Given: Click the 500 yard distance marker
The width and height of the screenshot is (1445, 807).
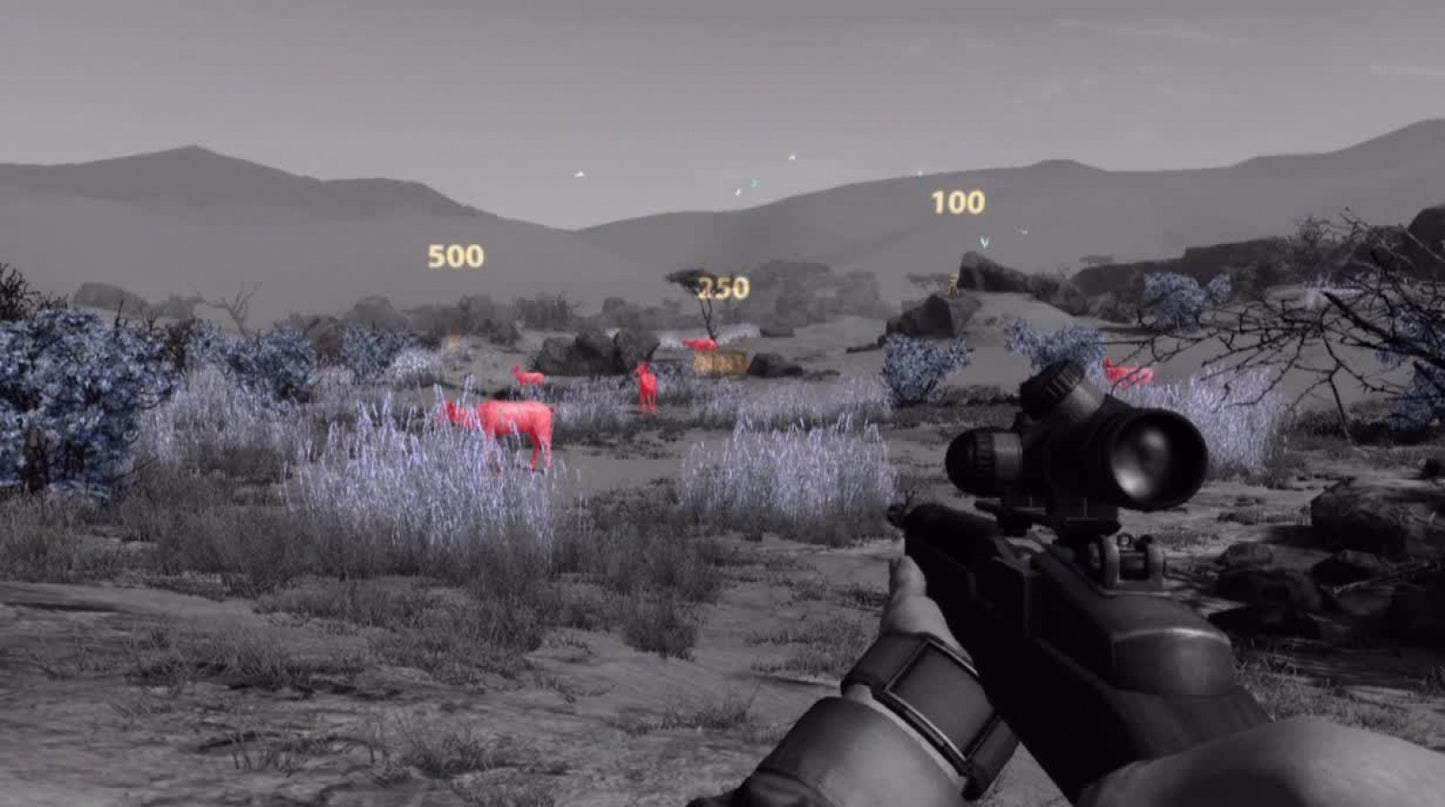Looking at the screenshot, I should tap(455, 257).
